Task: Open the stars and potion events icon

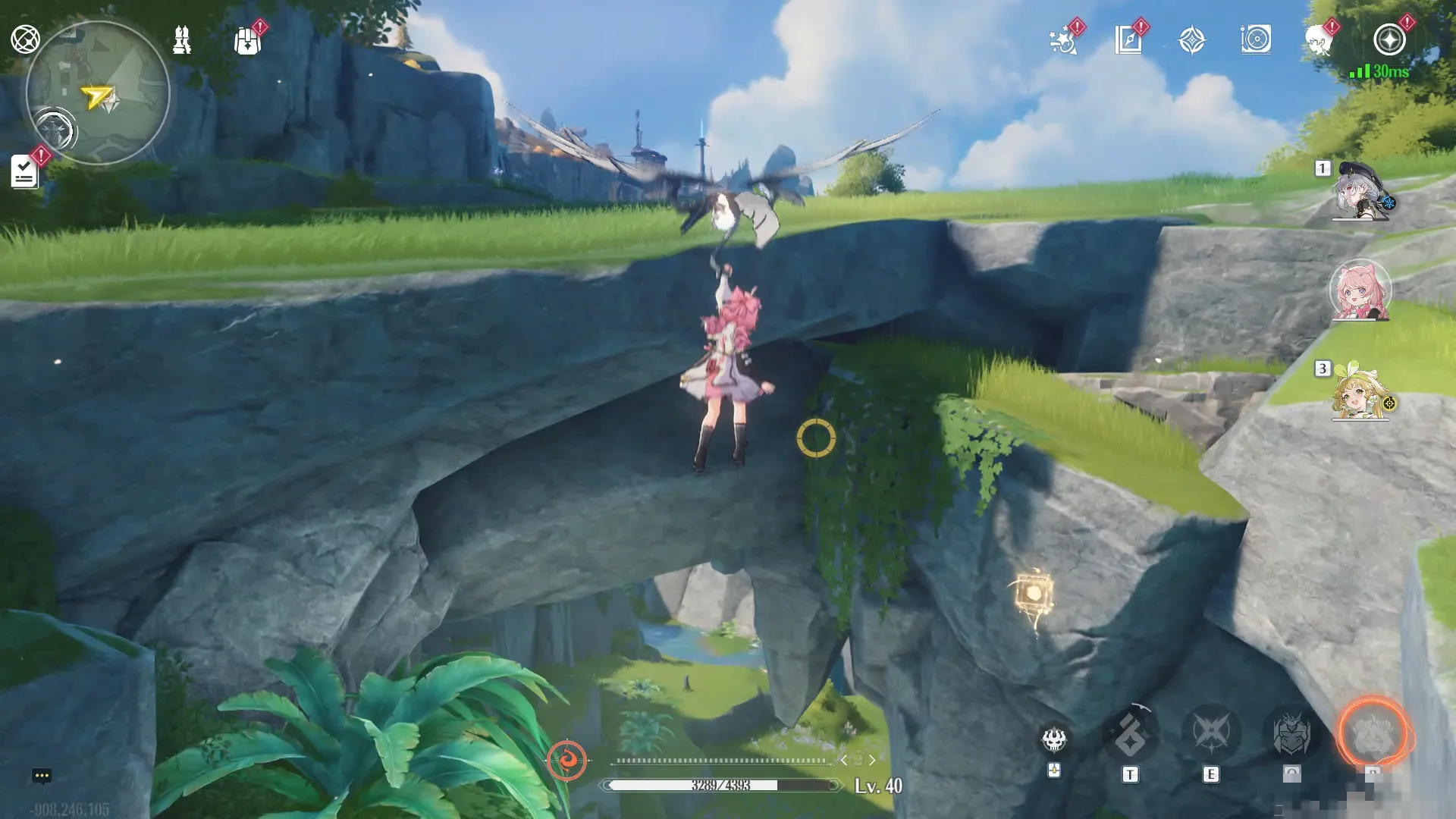Action: (x=1063, y=41)
